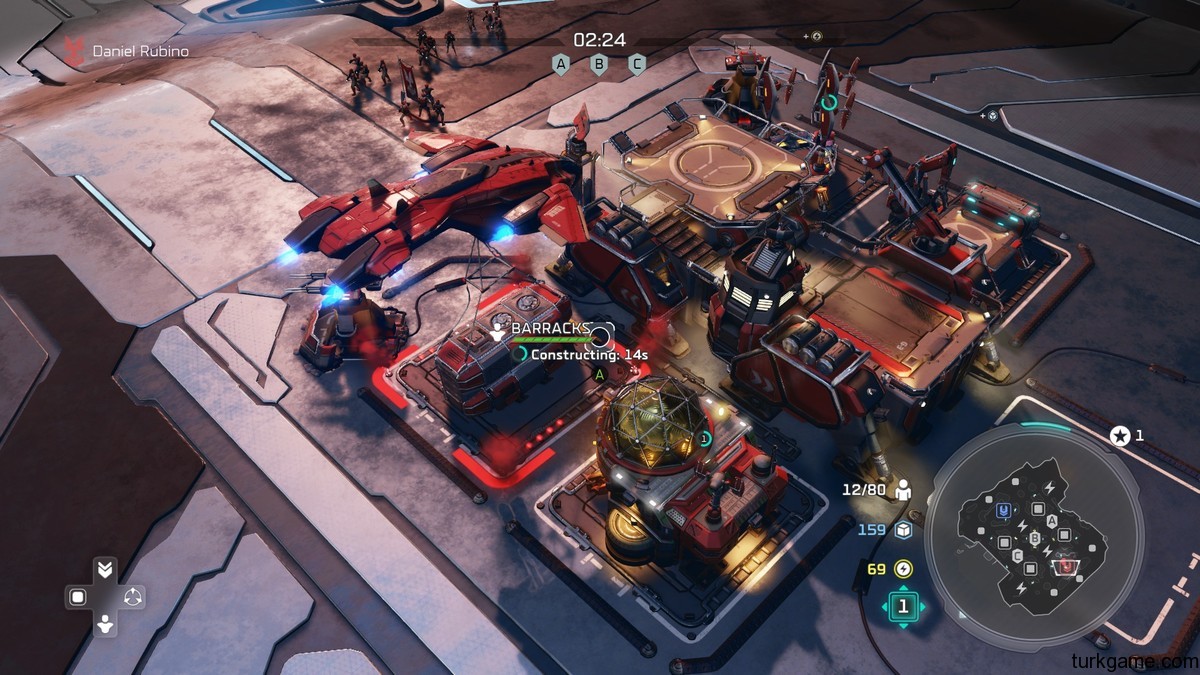Select army group 1 badge
The width and height of the screenshot is (1200, 675).
[x=904, y=606]
